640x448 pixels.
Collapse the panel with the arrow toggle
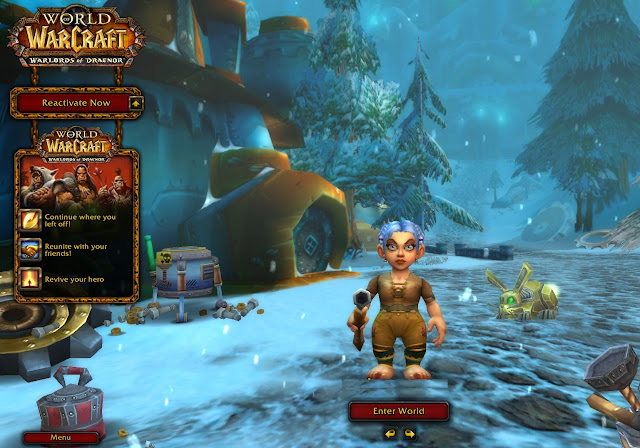(135, 102)
